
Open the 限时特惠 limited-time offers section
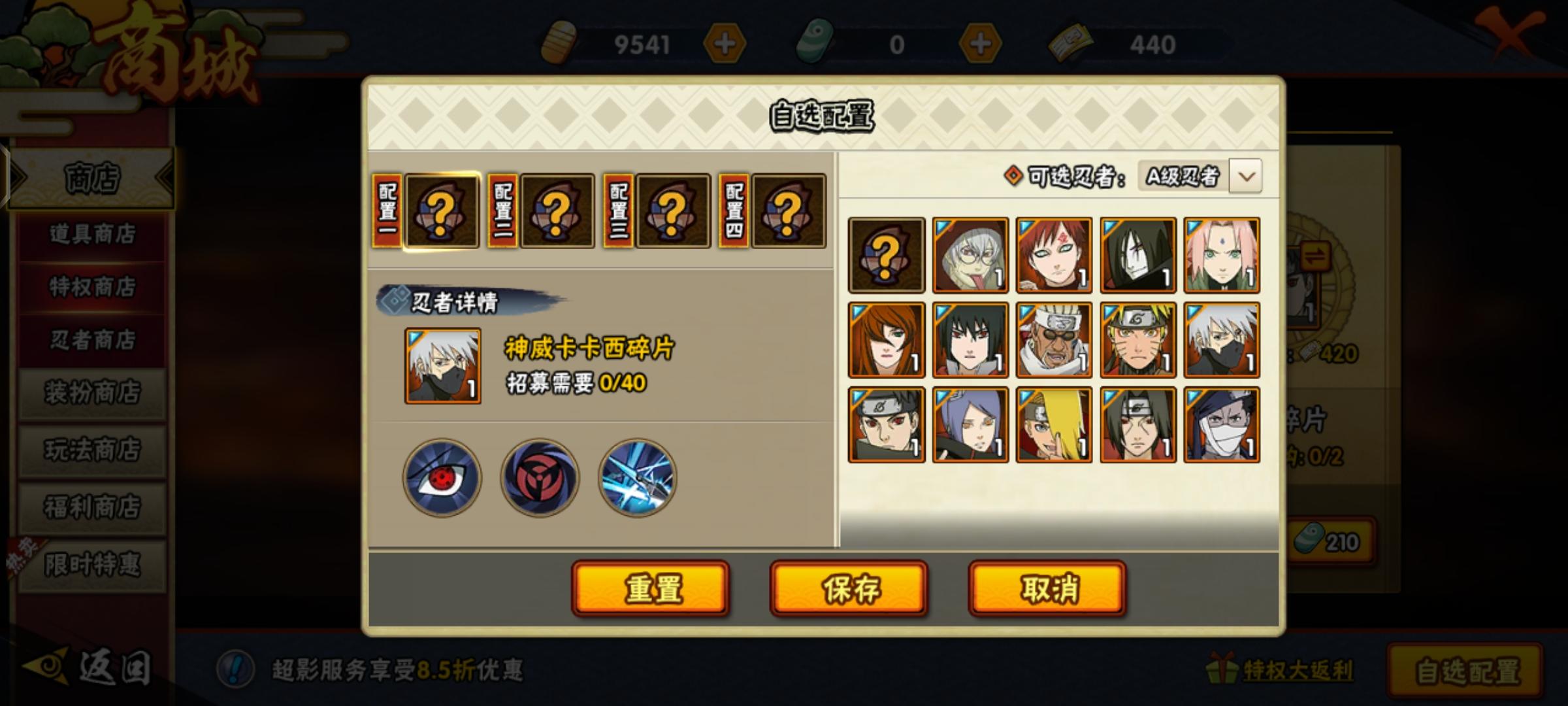(x=91, y=563)
